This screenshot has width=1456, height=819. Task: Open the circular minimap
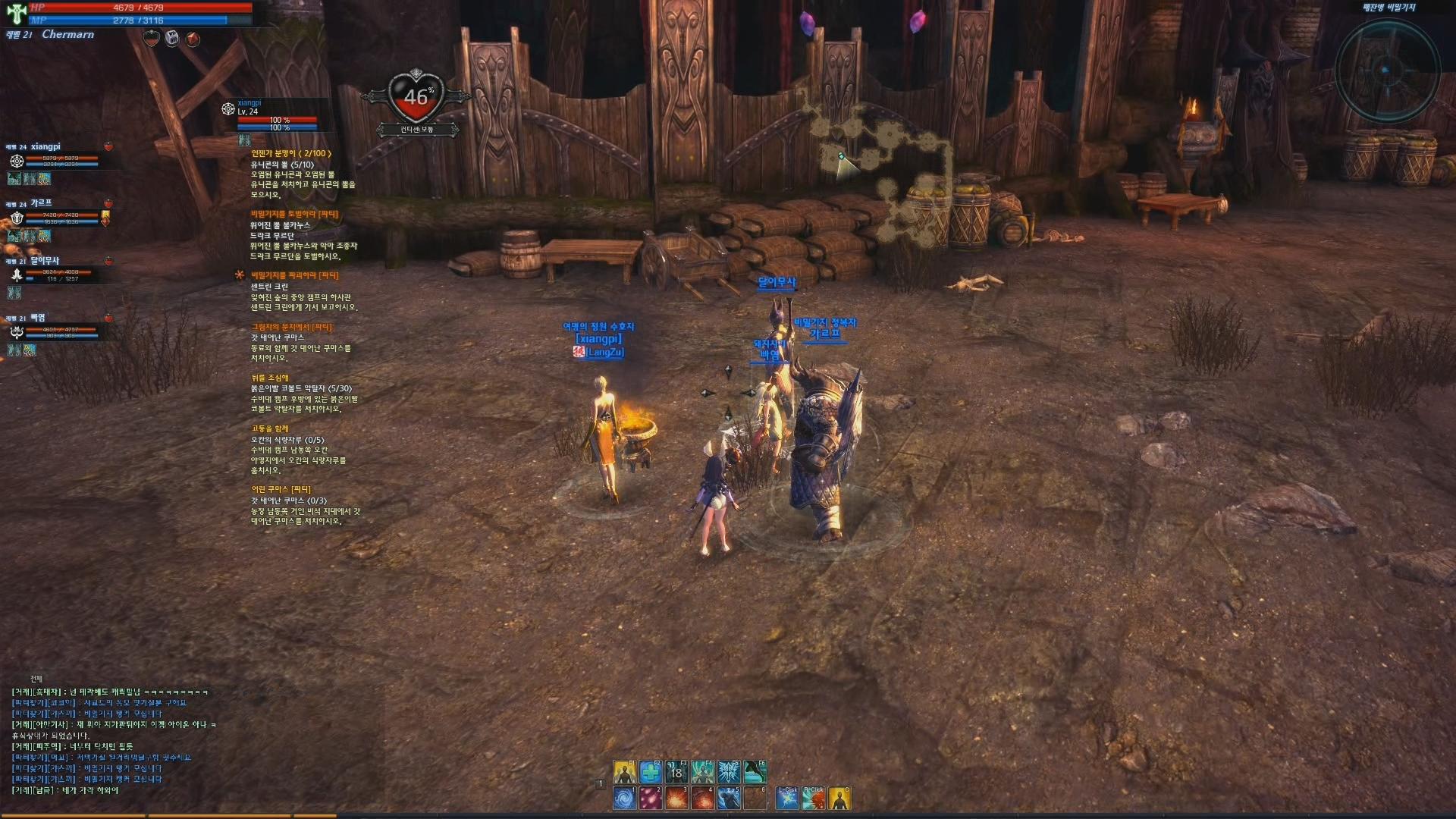coord(1386,71)
